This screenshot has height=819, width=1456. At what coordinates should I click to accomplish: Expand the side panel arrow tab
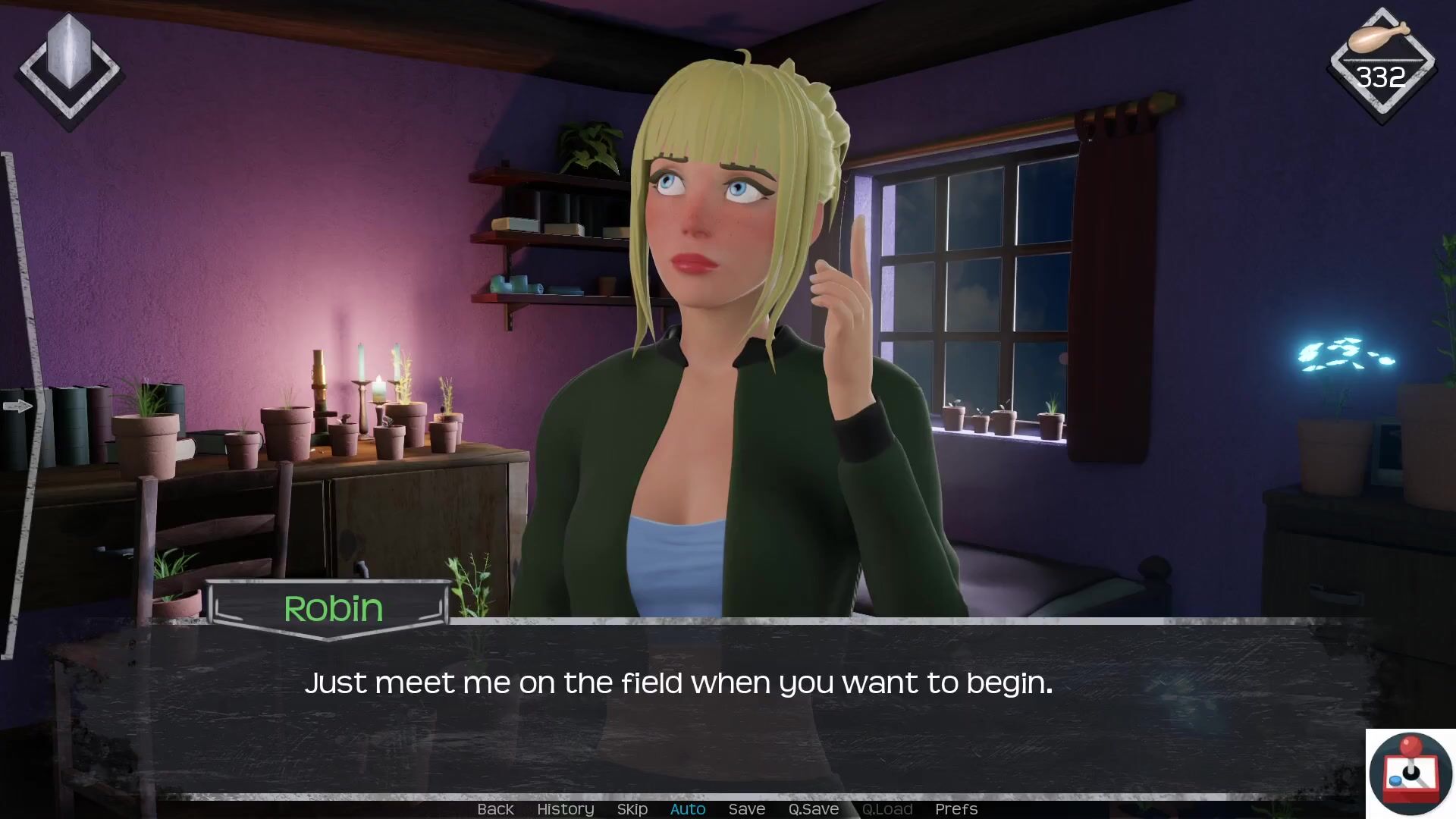coord(17,406)
